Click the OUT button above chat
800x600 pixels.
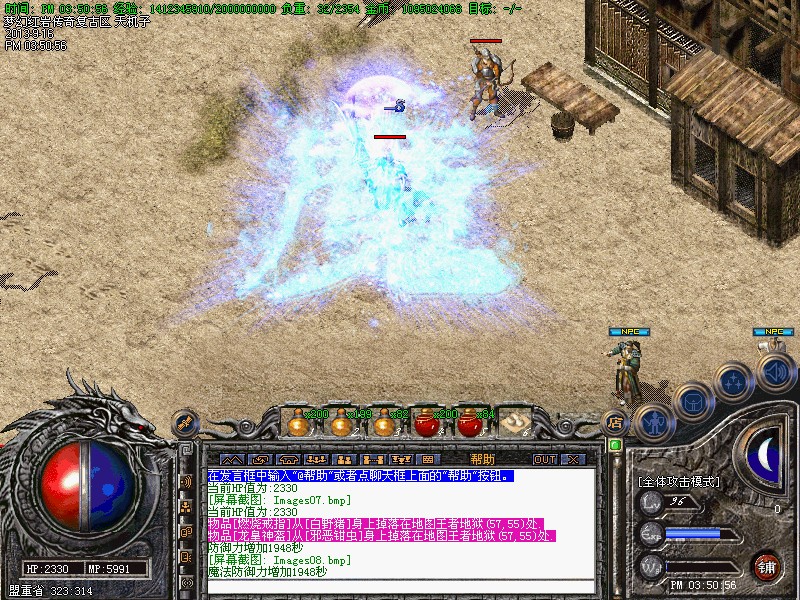[544, 459]
